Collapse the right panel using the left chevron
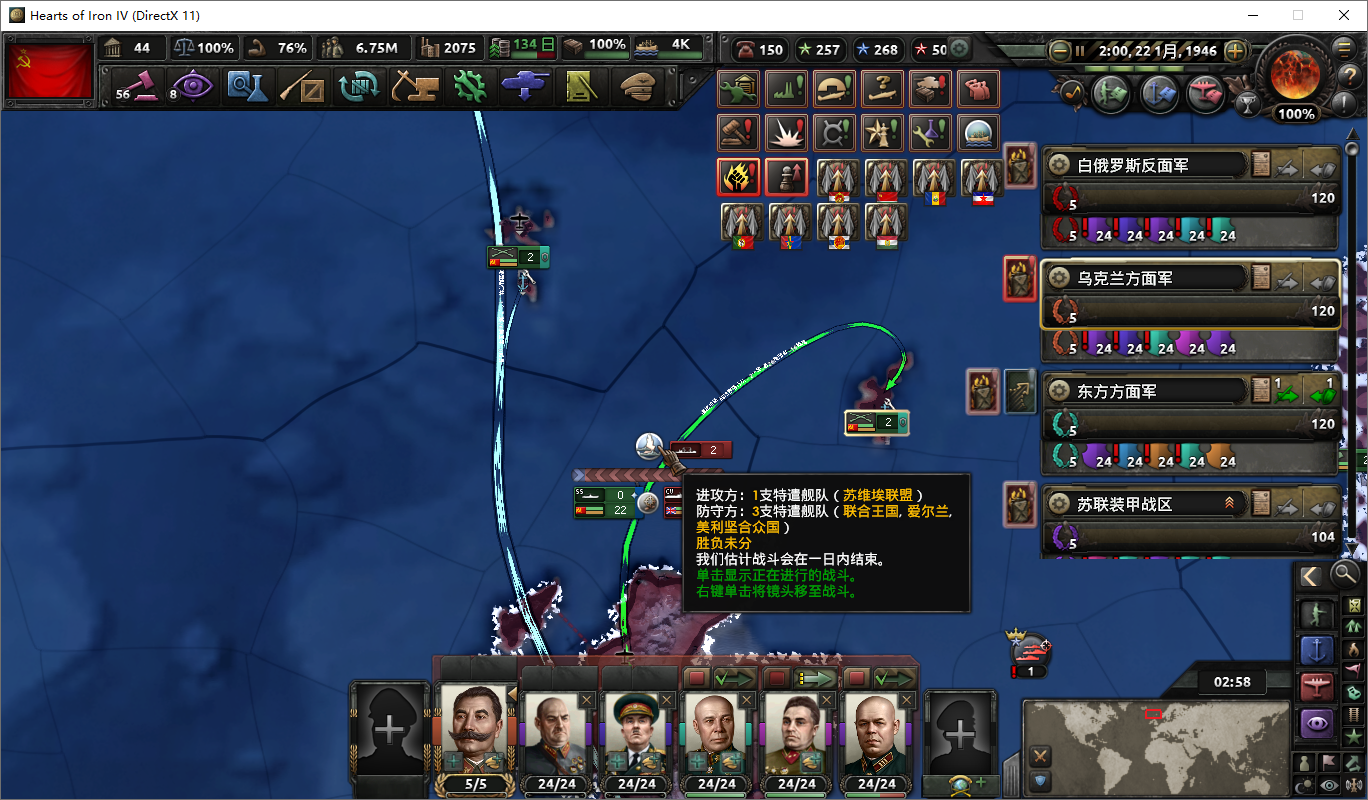 tap(1311, 574)
